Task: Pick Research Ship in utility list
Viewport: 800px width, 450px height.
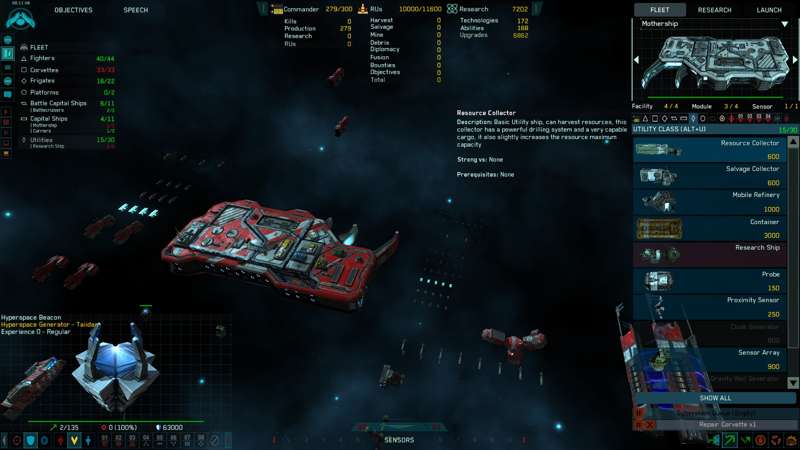Action: (x=710, y=254)
